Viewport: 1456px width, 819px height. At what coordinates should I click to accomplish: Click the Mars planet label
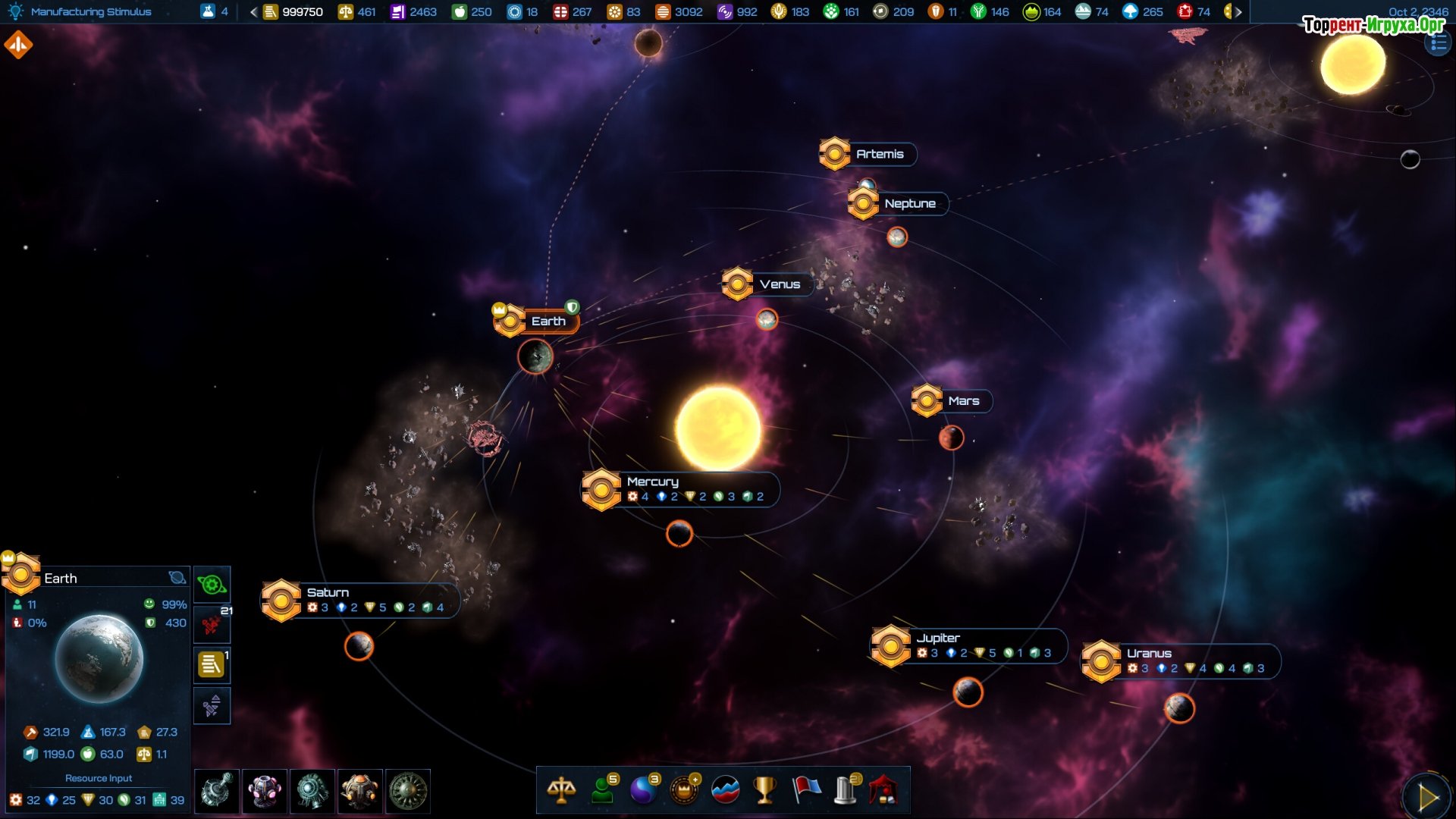(x=963, y=400)
